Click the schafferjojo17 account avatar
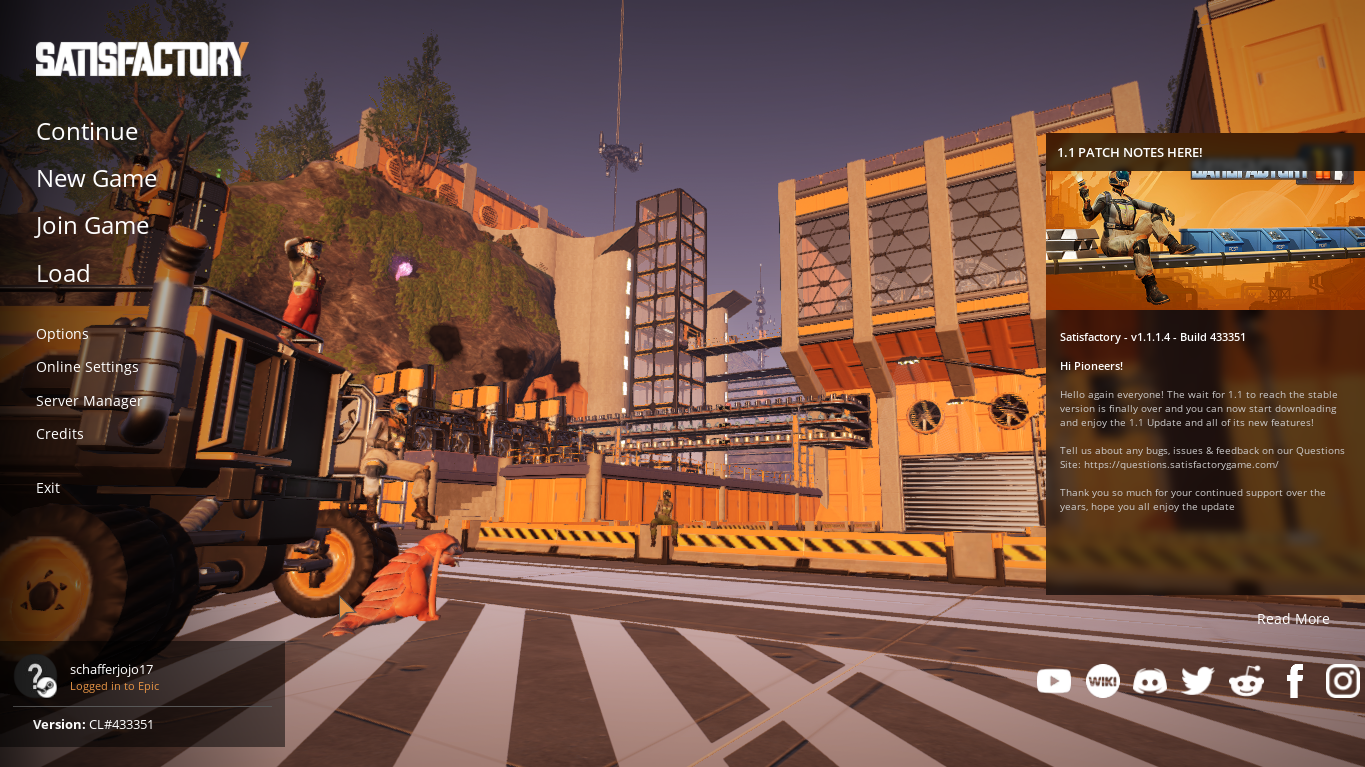This screenshot has width=1365, height=767. pos(36,677)
